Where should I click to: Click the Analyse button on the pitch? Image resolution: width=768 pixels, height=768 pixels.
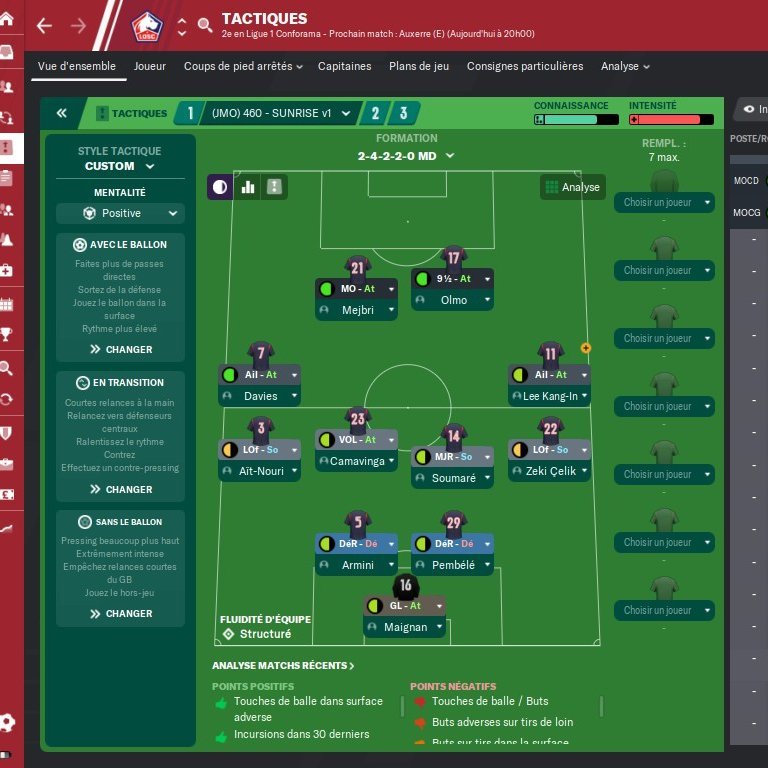(572, 187)
